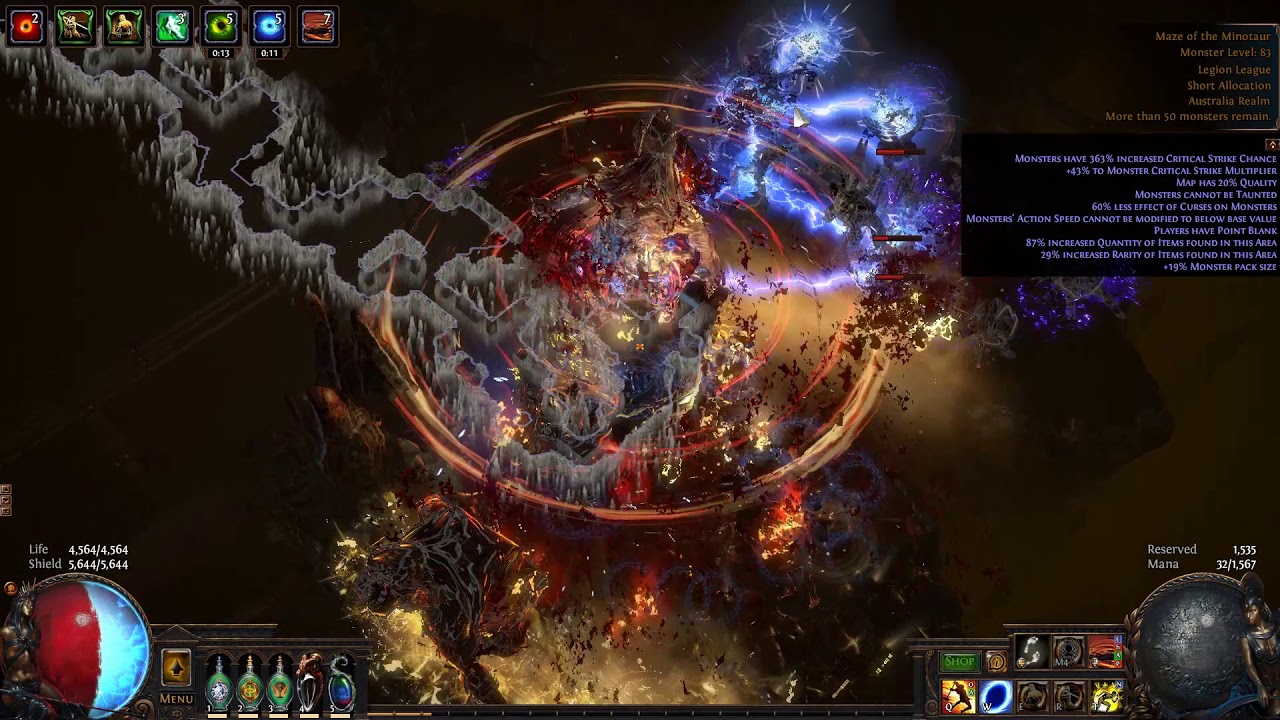Open the green Shop button
Viewport: 1280px width, 720px height.
point(959,662)
